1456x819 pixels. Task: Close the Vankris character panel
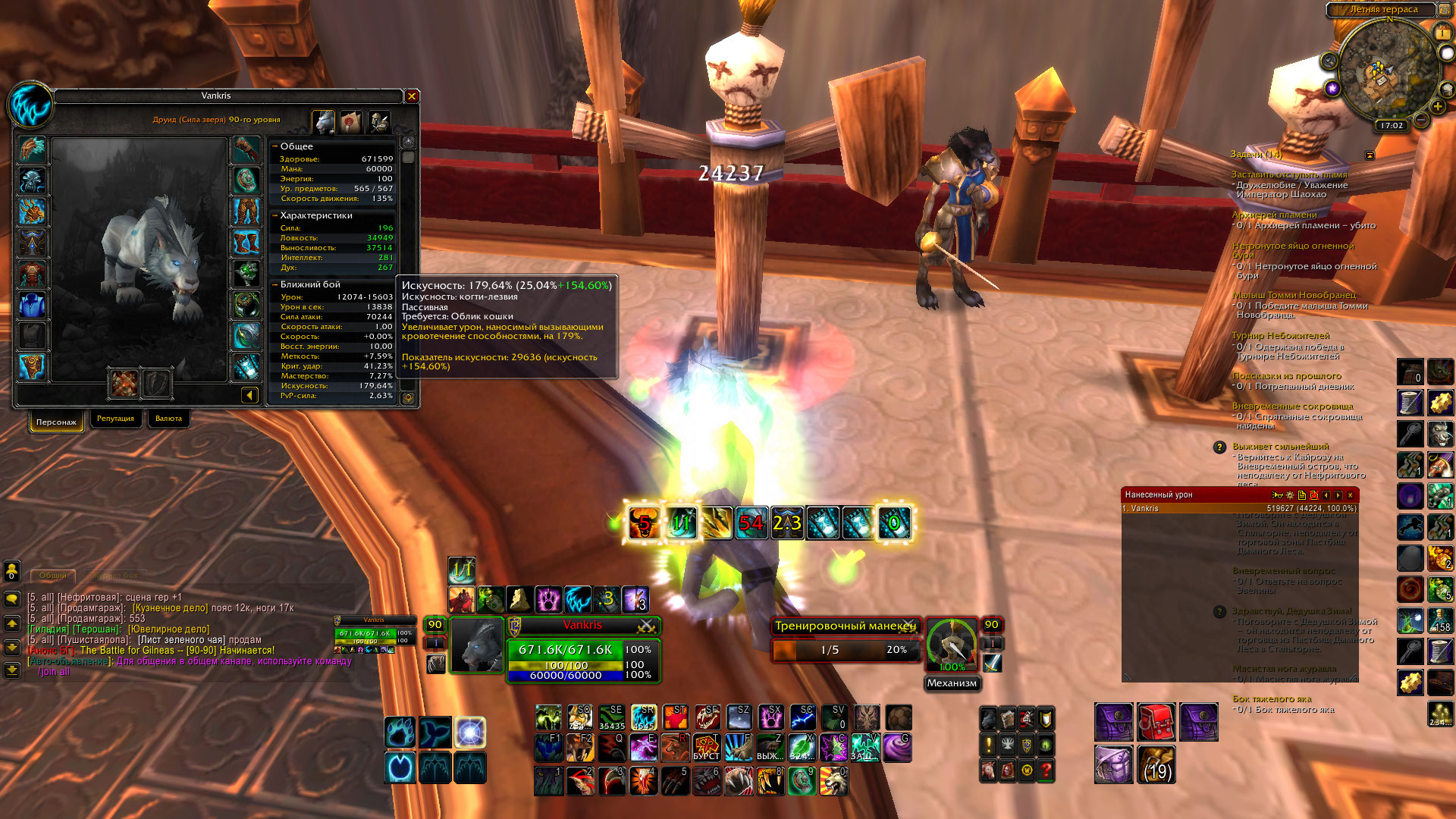[412, 96]
